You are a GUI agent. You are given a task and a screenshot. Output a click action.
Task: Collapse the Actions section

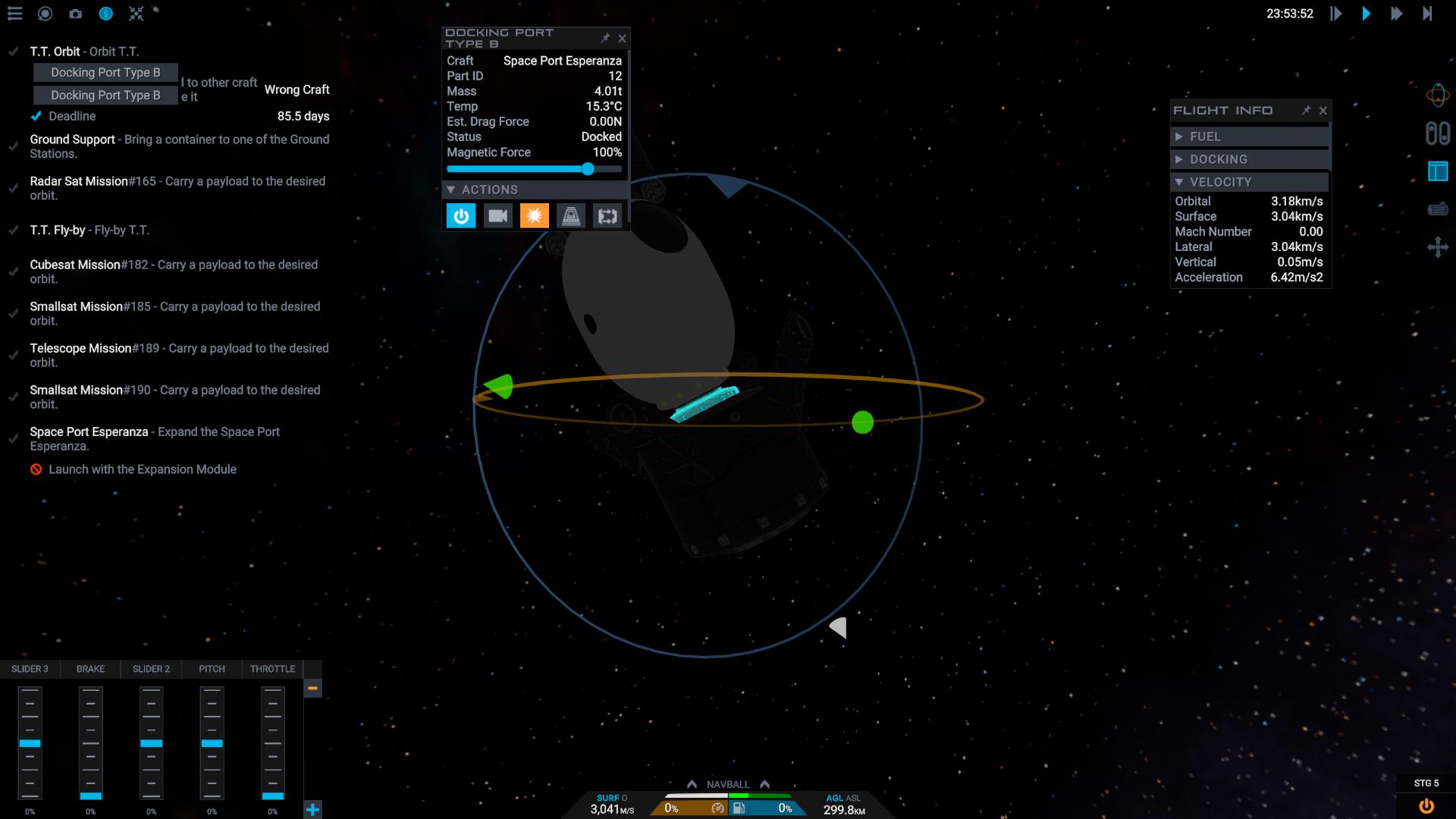coord(451,190)
